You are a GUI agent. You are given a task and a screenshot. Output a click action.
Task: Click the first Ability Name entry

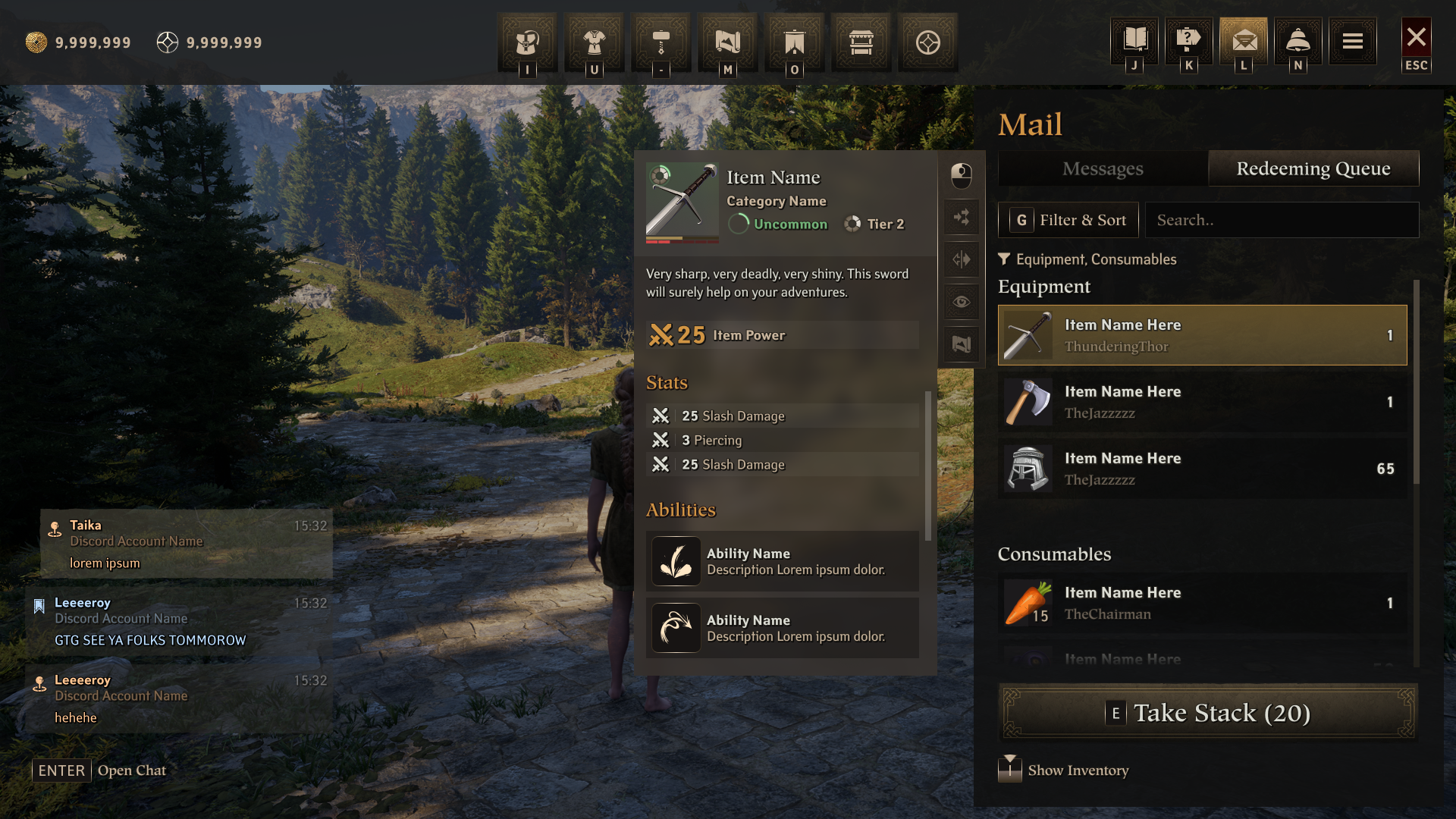tap(782, 561)
